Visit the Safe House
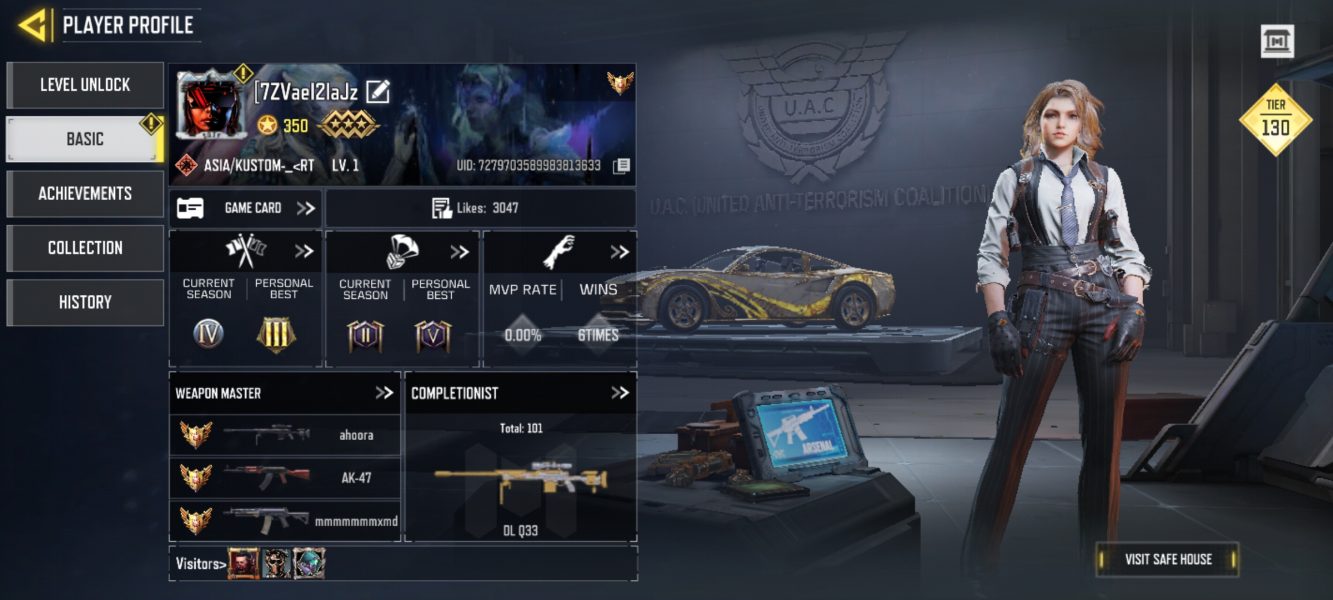The image size is (1333, 600). [x=1167, y=559]
